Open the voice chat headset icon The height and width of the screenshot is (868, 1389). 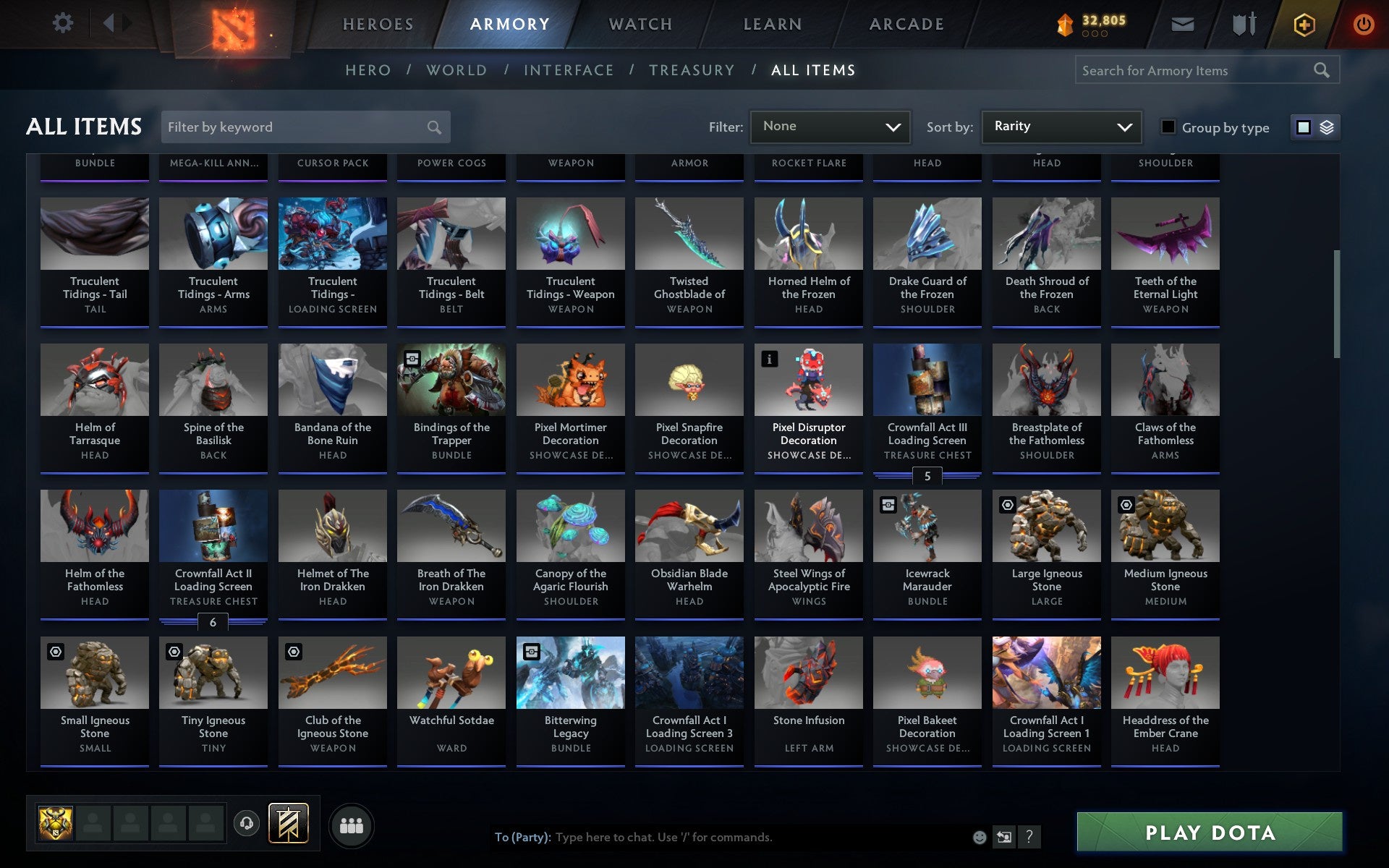point(247,822)
